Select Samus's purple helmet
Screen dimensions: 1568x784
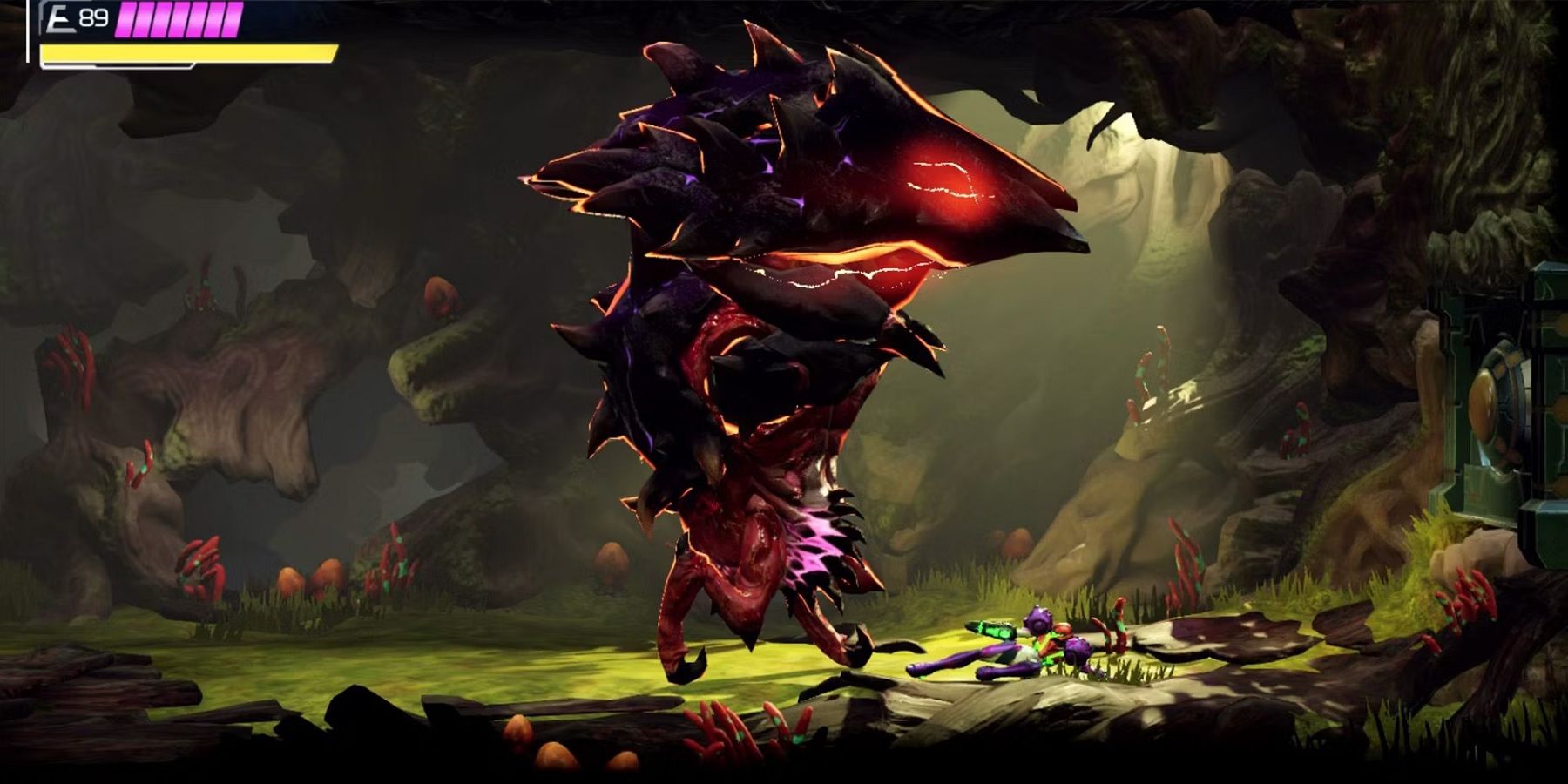click(x=1038, y=618)
